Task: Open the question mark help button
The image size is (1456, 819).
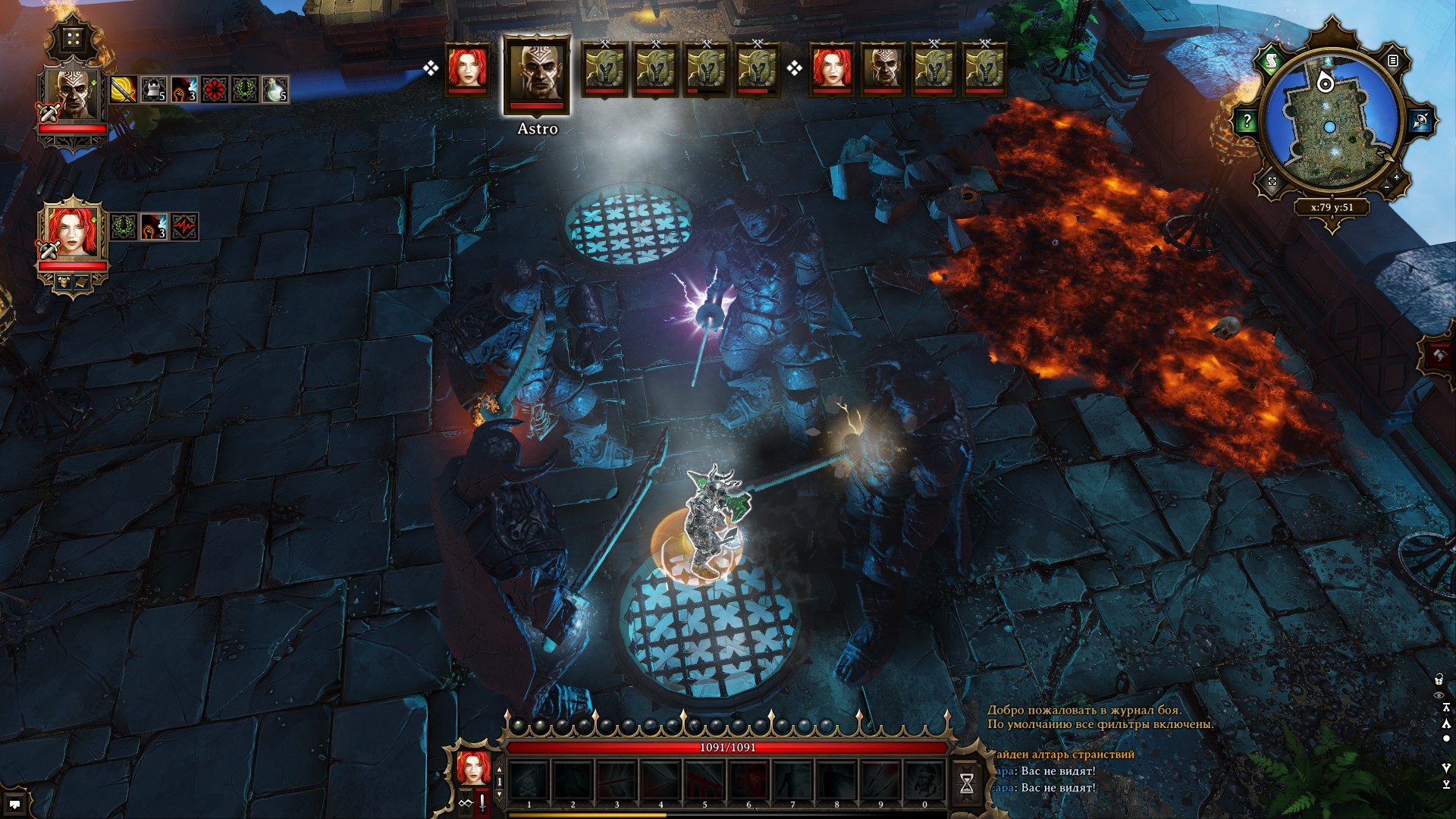Action: click(1247, 121)
